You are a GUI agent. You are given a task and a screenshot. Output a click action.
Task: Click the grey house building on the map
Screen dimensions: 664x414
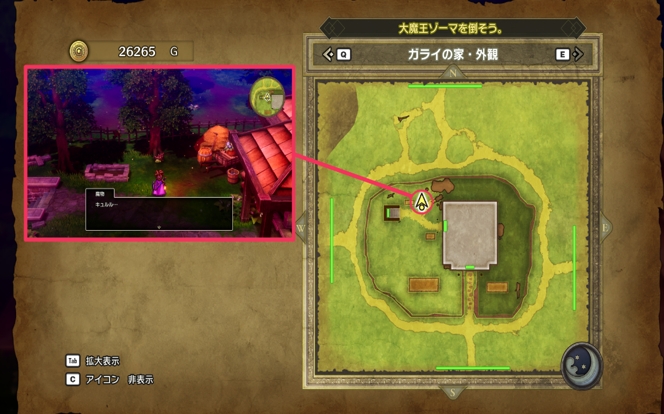pos(470,233)
